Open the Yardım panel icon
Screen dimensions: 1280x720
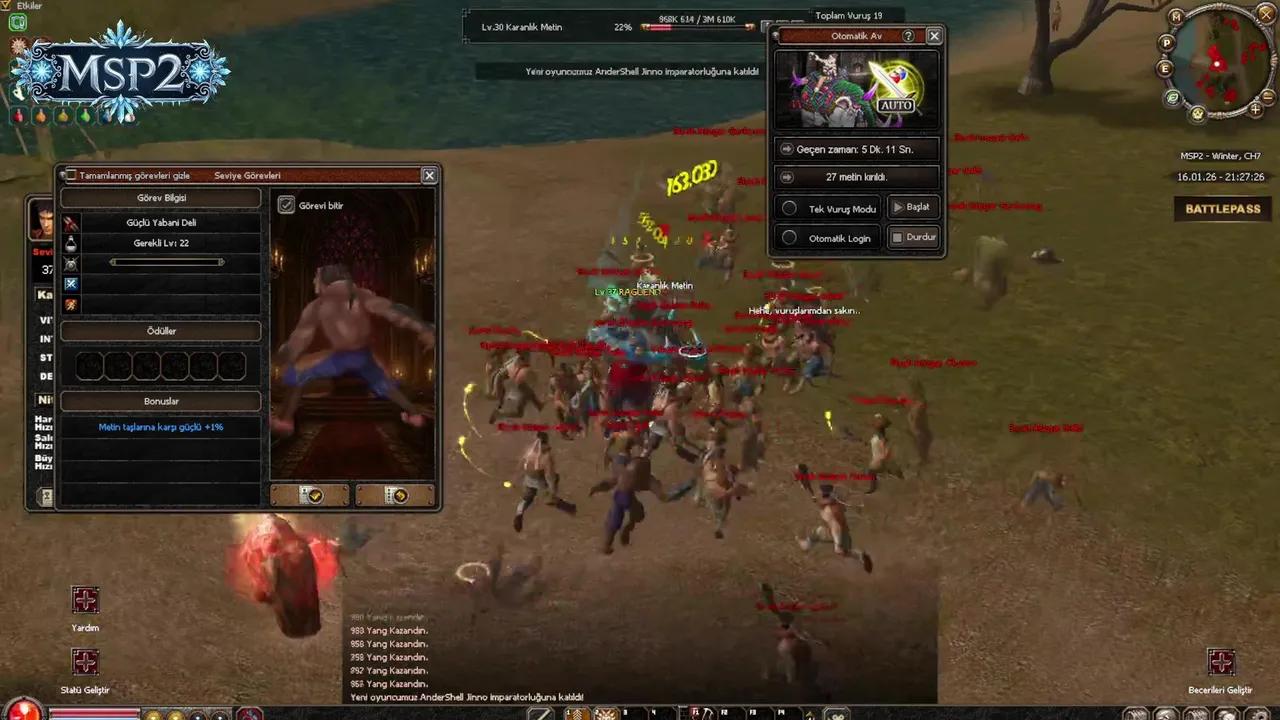tap(85, 600)
